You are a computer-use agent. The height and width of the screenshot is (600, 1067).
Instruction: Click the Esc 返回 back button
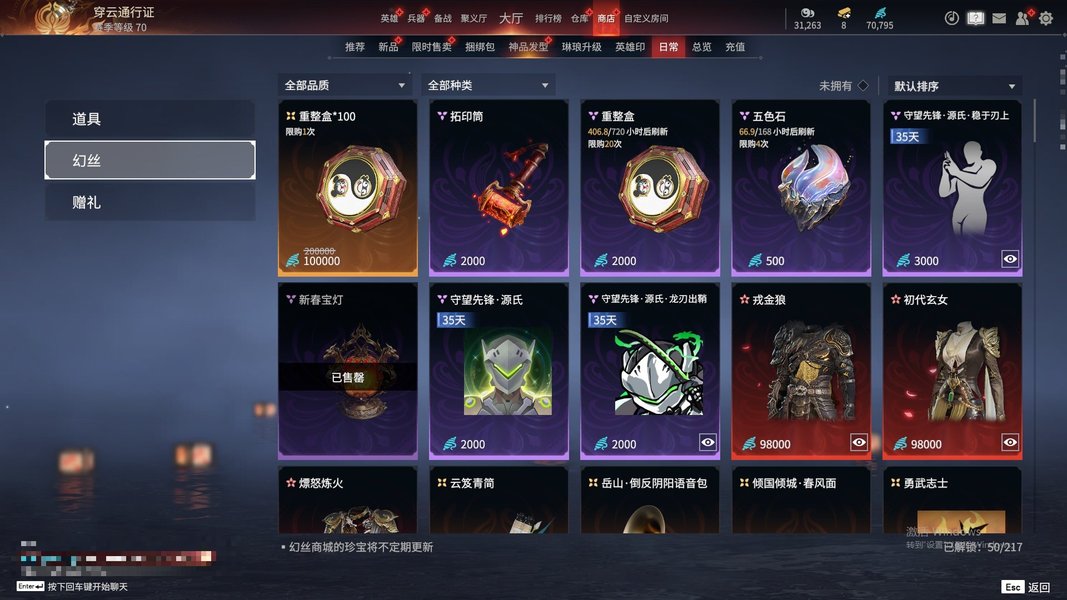(x=1026, y=587)
